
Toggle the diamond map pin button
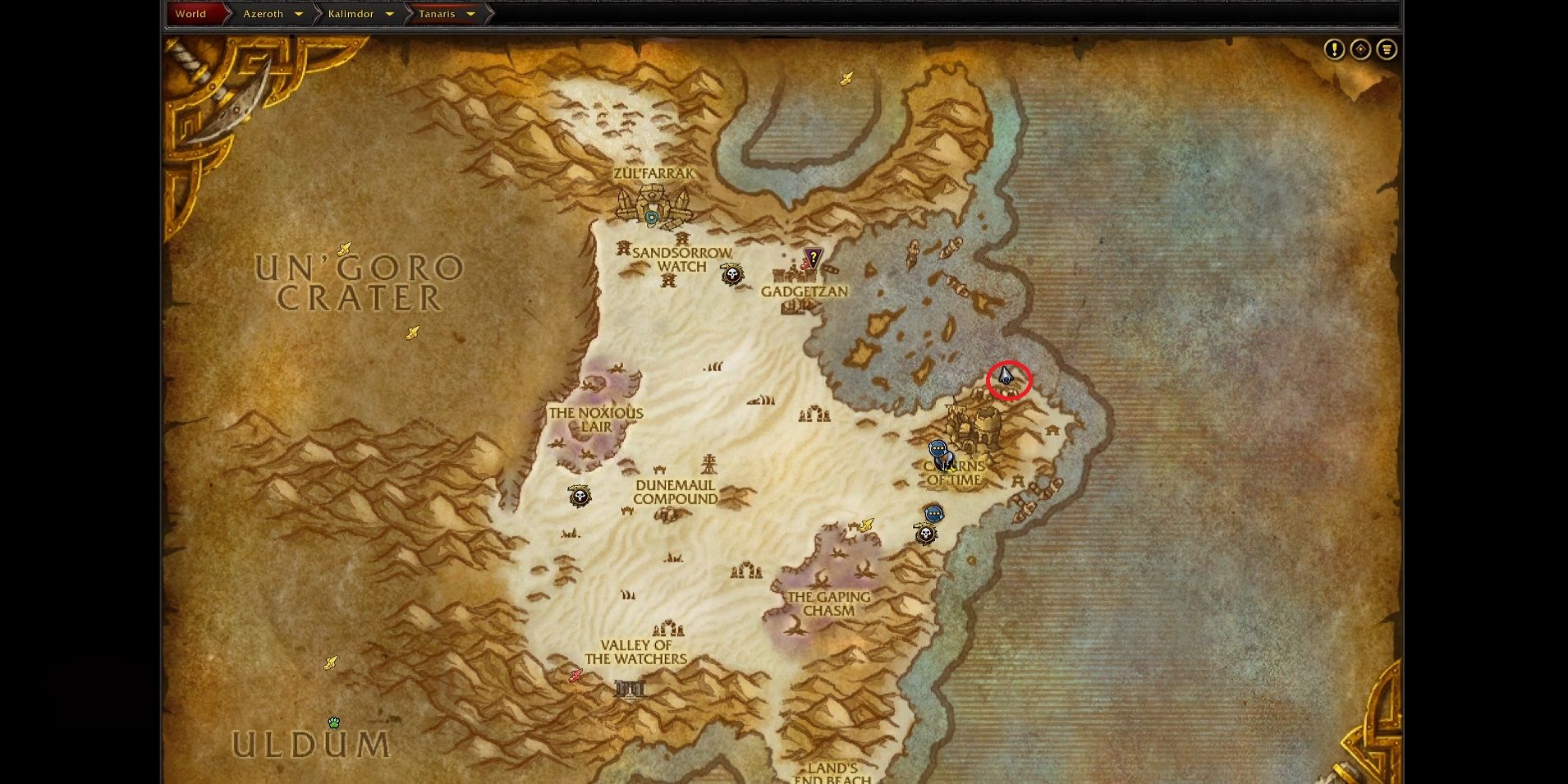(1360, 50)
